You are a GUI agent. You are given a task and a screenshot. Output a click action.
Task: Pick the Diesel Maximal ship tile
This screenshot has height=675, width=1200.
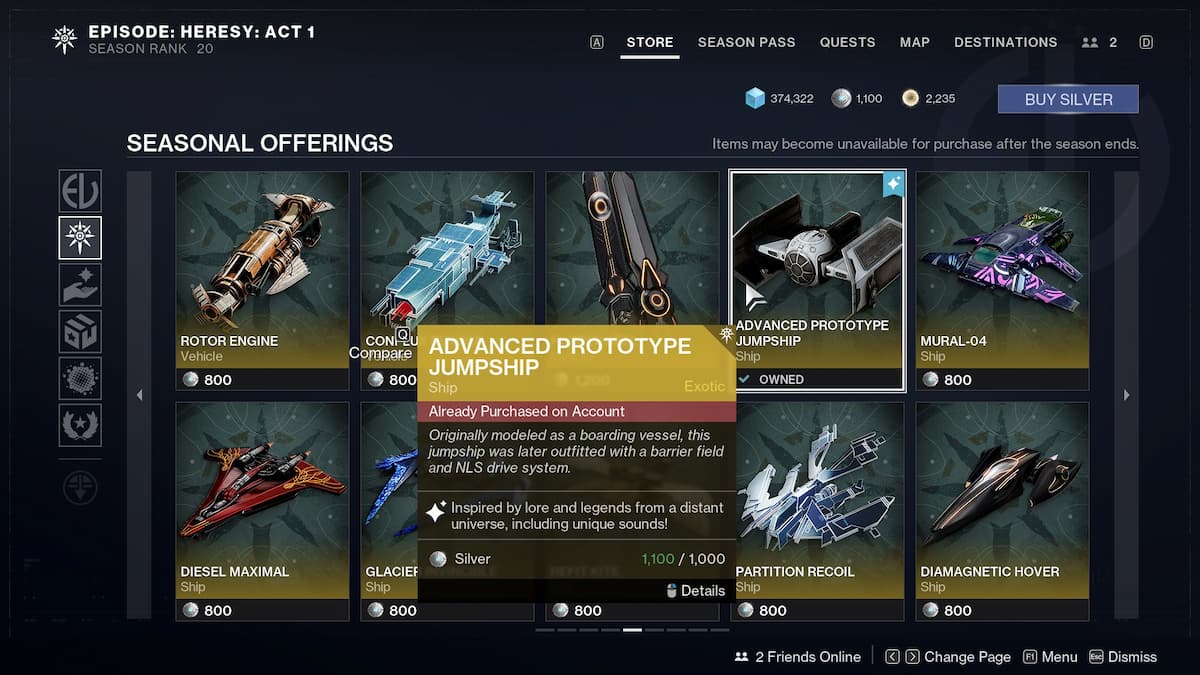[x=262, y=511]
